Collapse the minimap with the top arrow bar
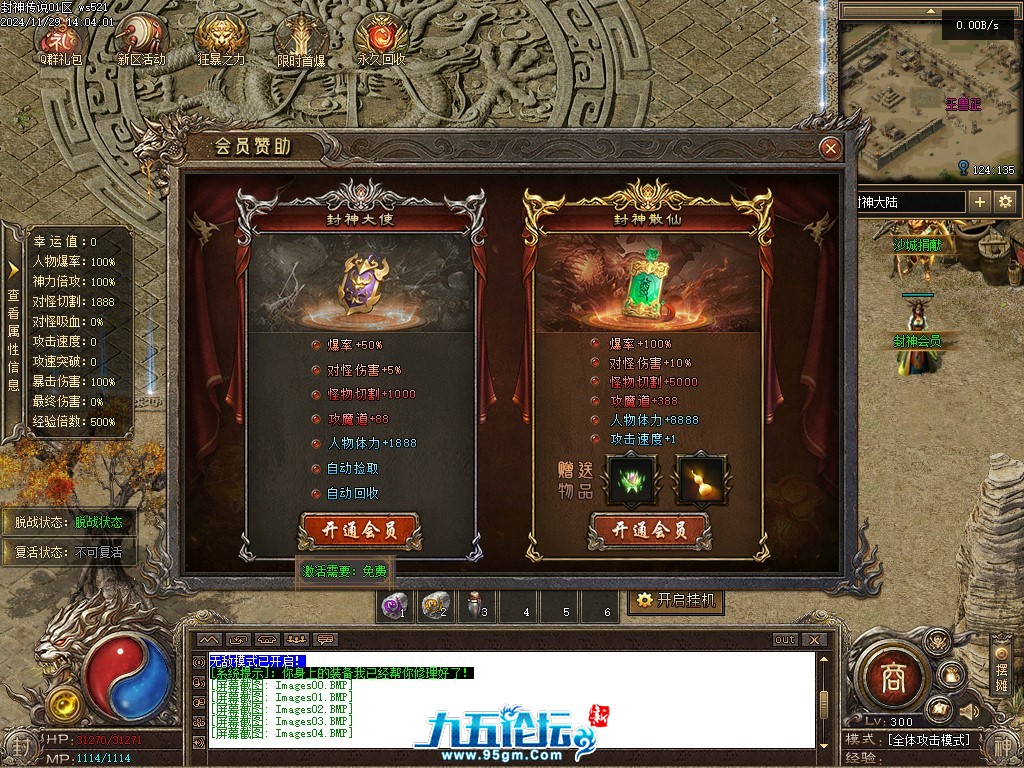 [x=929, y=11]
